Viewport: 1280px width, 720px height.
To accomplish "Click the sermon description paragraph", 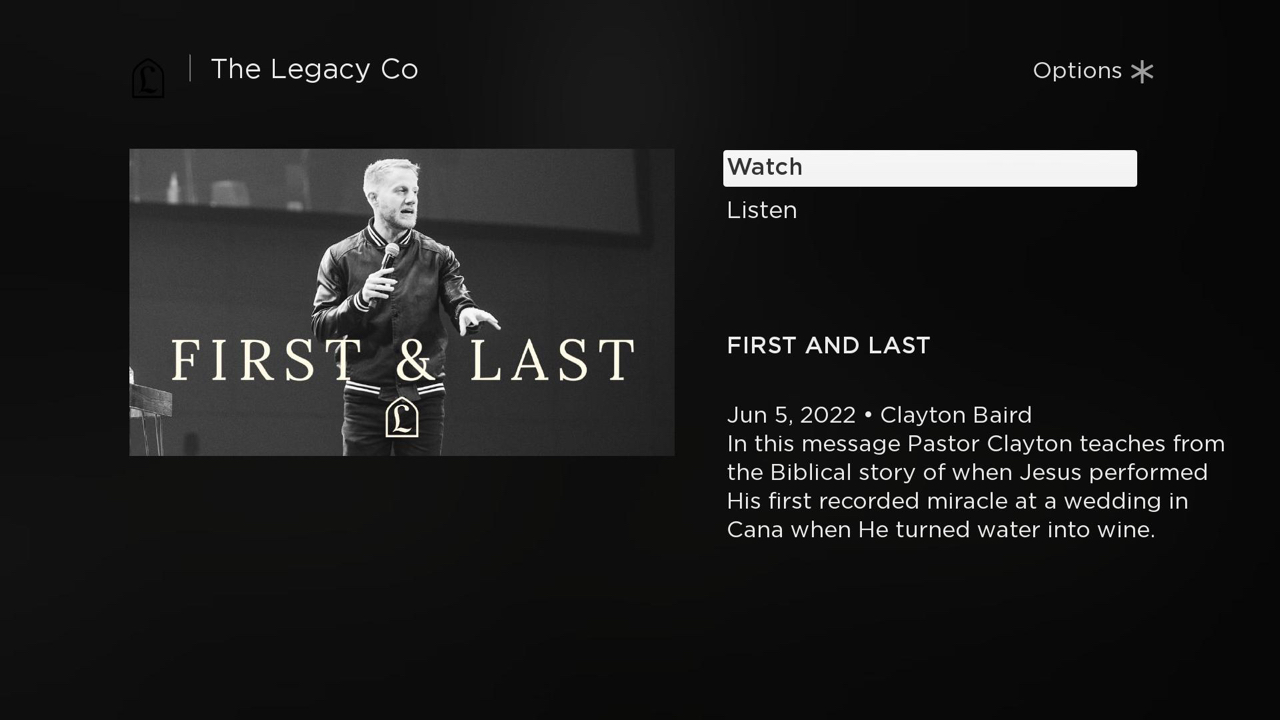I will [x=975, y=486].
